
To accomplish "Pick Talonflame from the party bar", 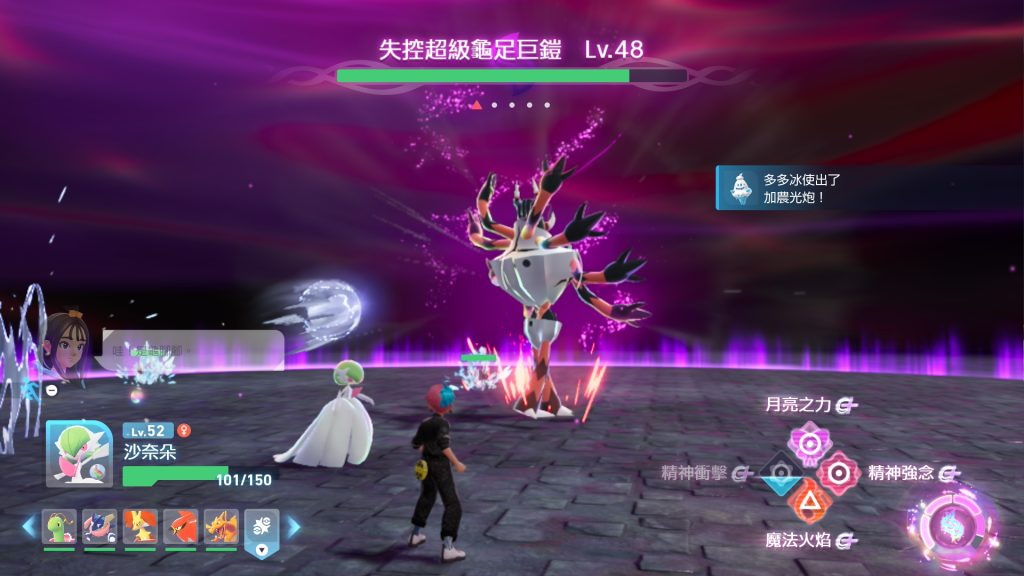I will (180, 526).
